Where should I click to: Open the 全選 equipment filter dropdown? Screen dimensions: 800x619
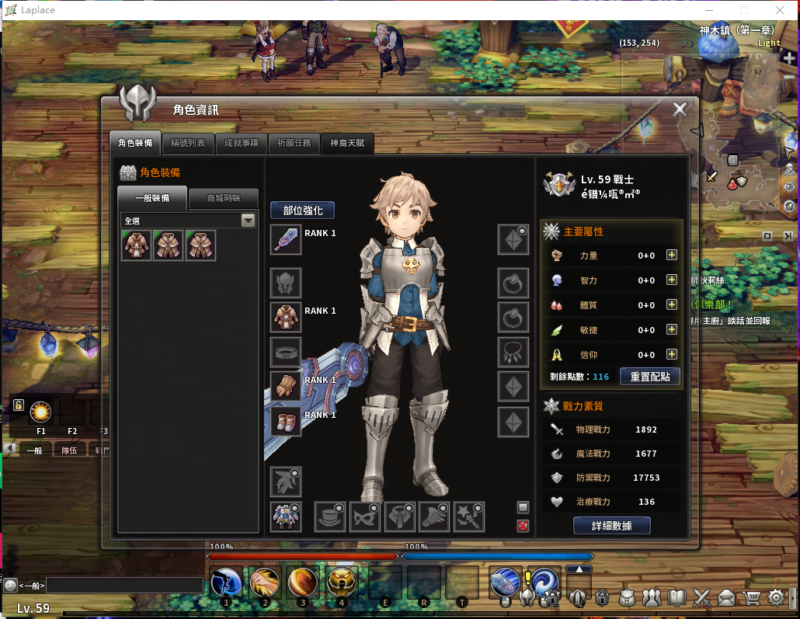247,220
